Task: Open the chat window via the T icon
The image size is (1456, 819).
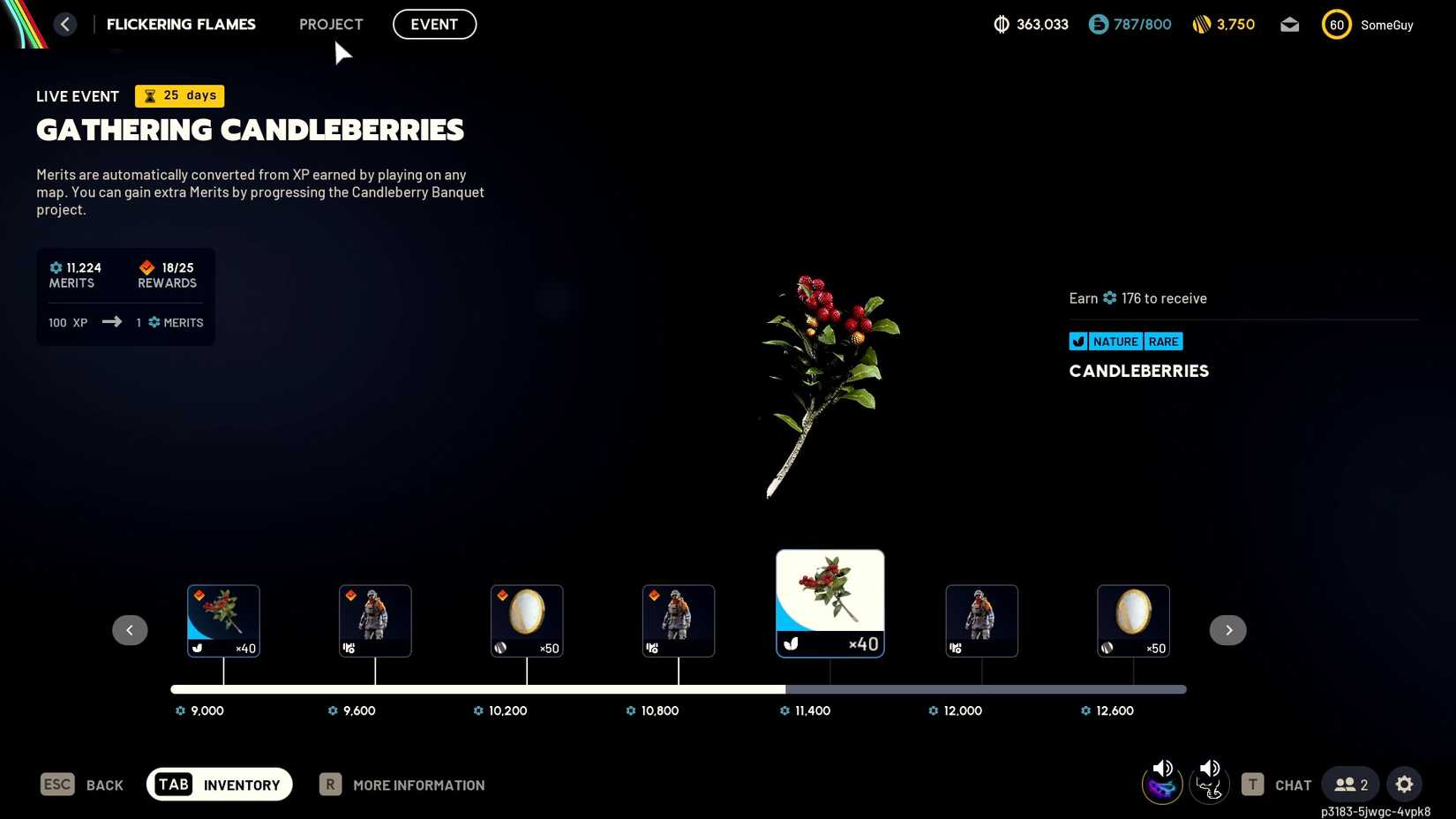Action: 1252,784
